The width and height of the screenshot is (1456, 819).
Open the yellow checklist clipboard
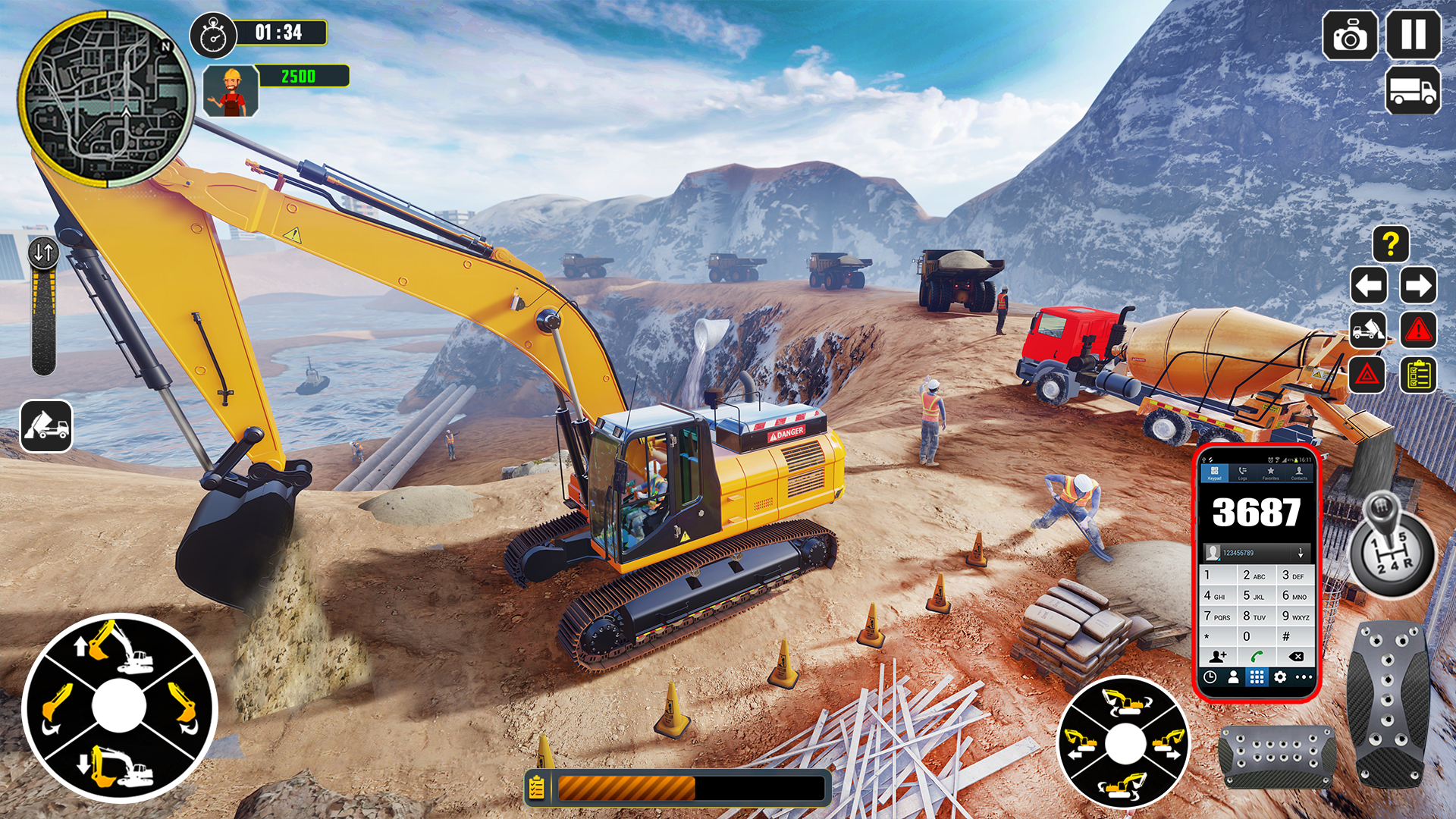[x=1418, y=375]
